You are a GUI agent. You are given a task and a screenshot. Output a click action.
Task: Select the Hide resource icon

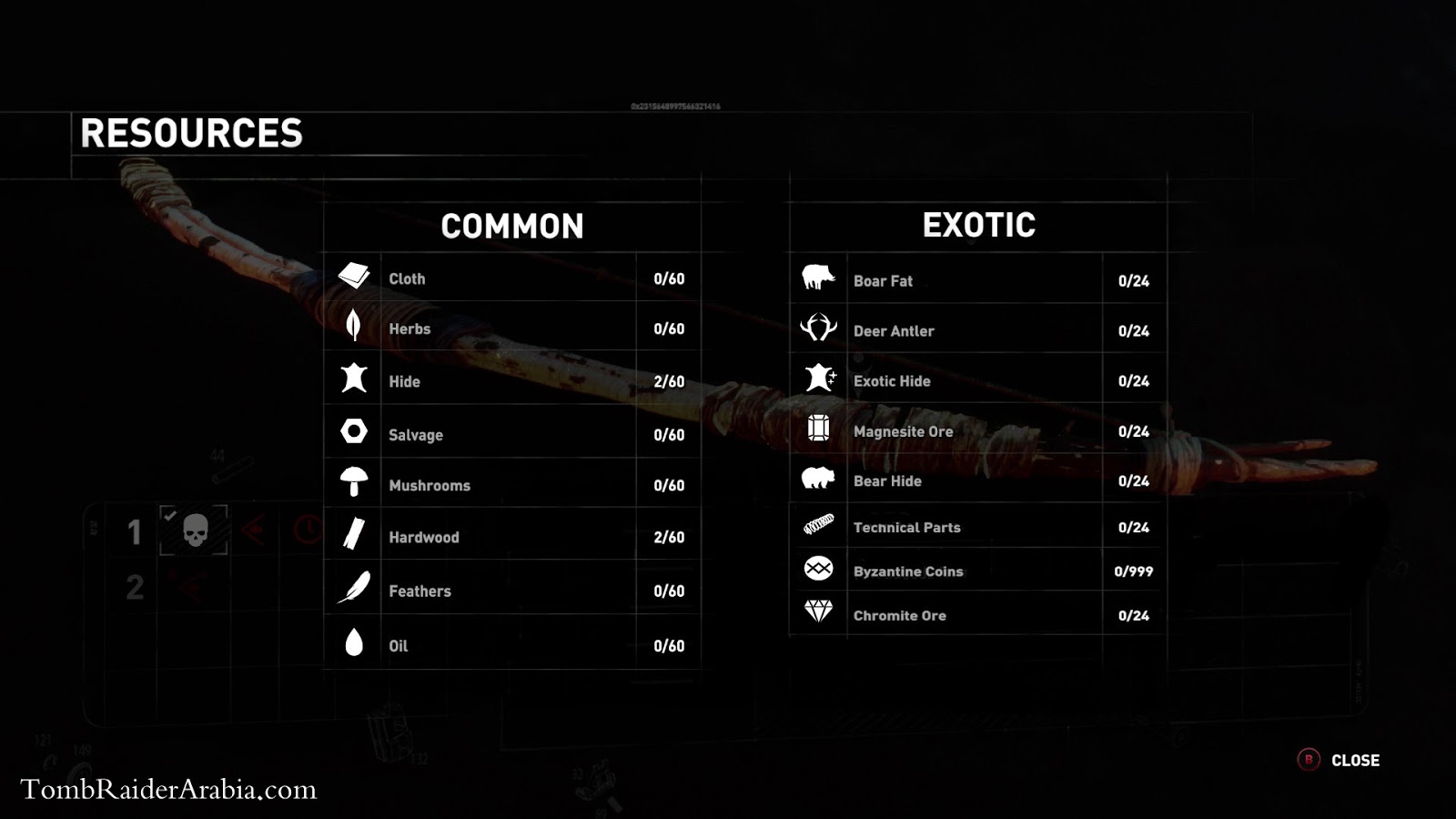click(x=354, y=380)
